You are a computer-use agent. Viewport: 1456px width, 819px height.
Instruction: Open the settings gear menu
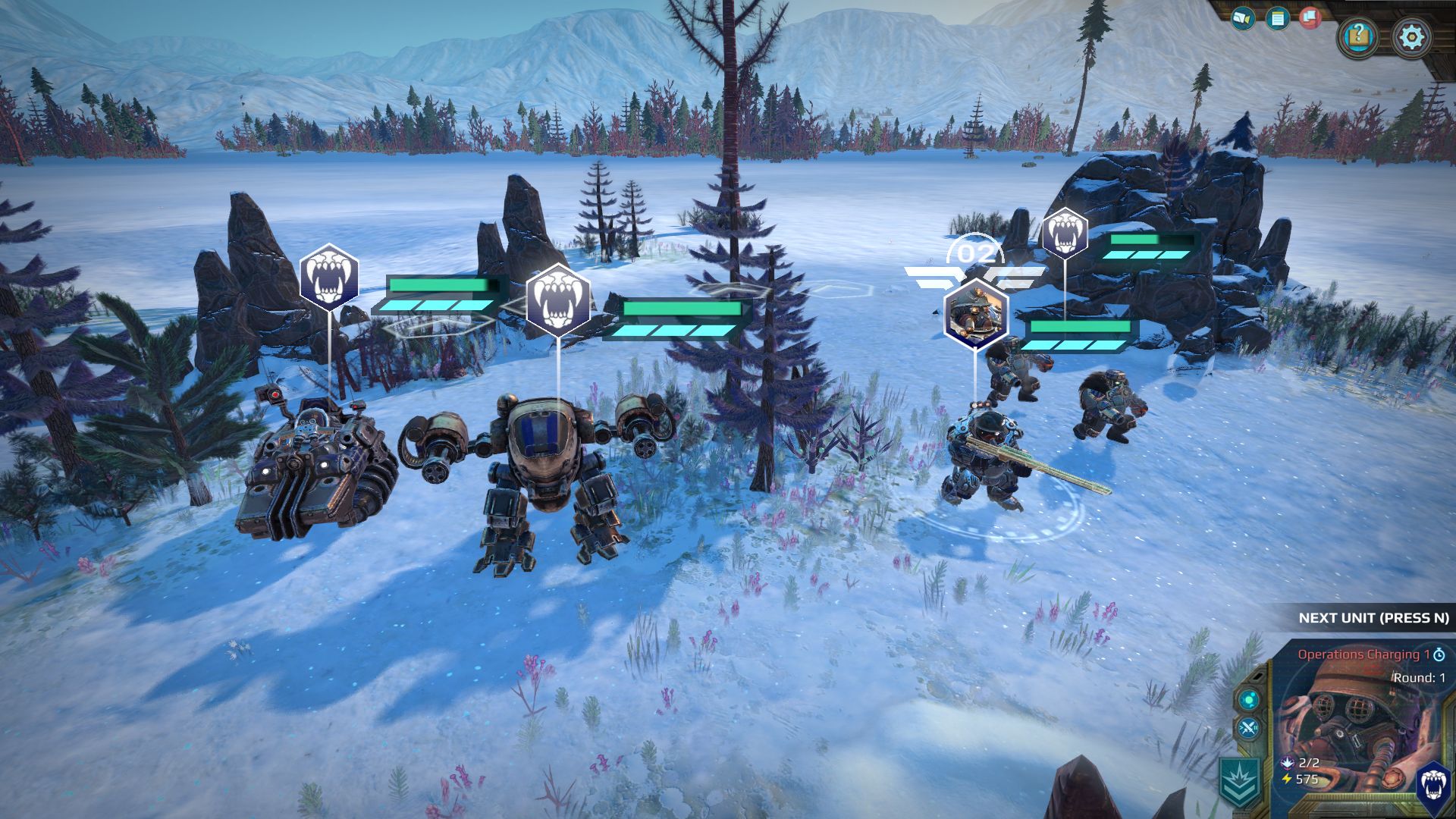click(1411, 36)
